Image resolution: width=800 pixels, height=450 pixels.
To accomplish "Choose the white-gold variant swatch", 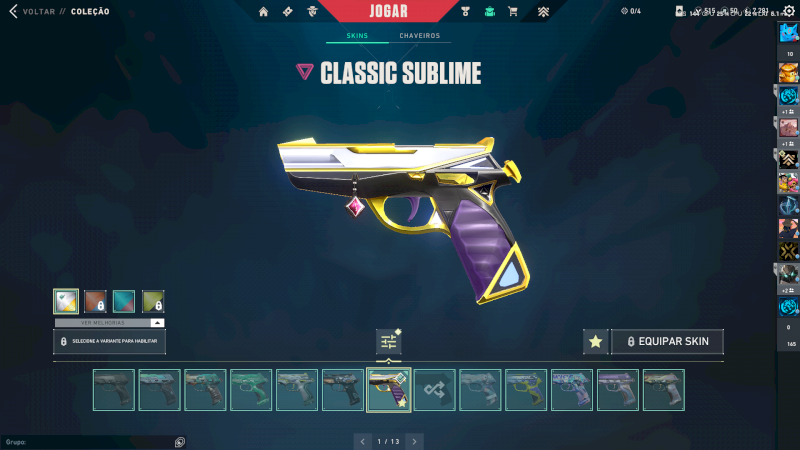I will [x=66, y=302].
